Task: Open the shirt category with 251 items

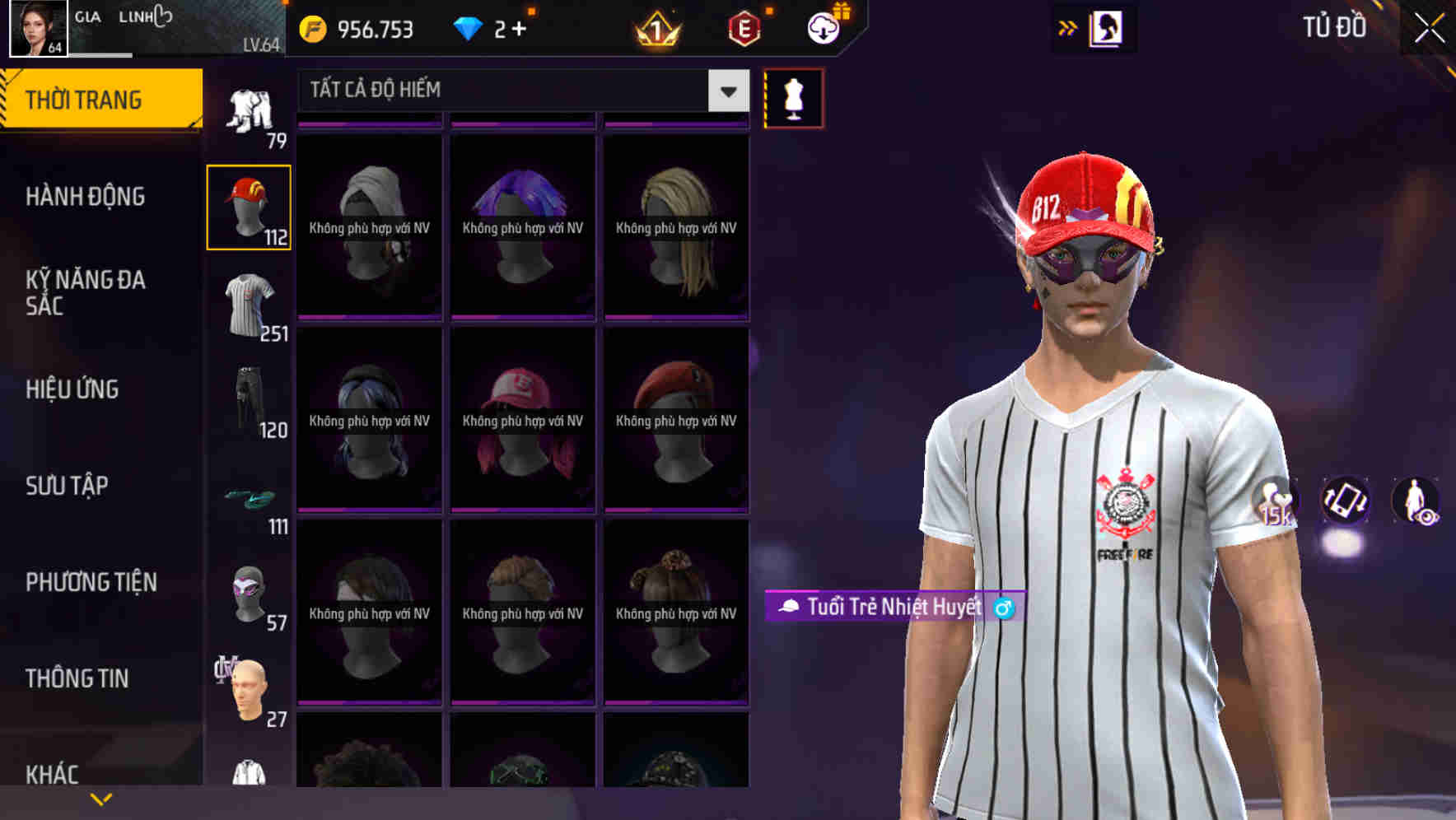Action: (x=250, y=305)
